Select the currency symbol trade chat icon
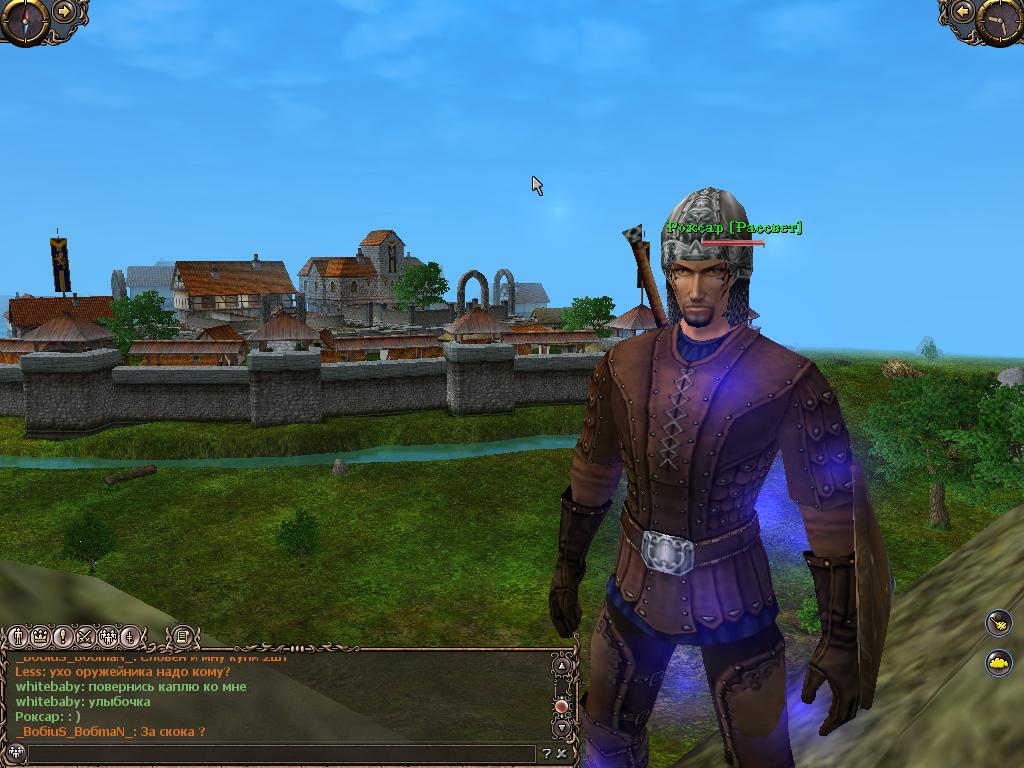The image size is (1024, 768). 128,636
